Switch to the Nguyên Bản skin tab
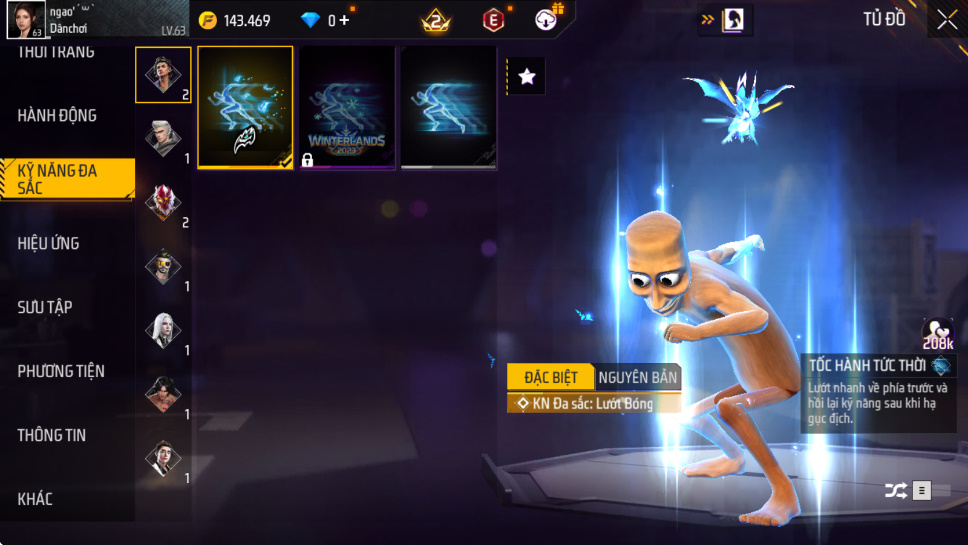Screen dimensions: 968x545 638,377
